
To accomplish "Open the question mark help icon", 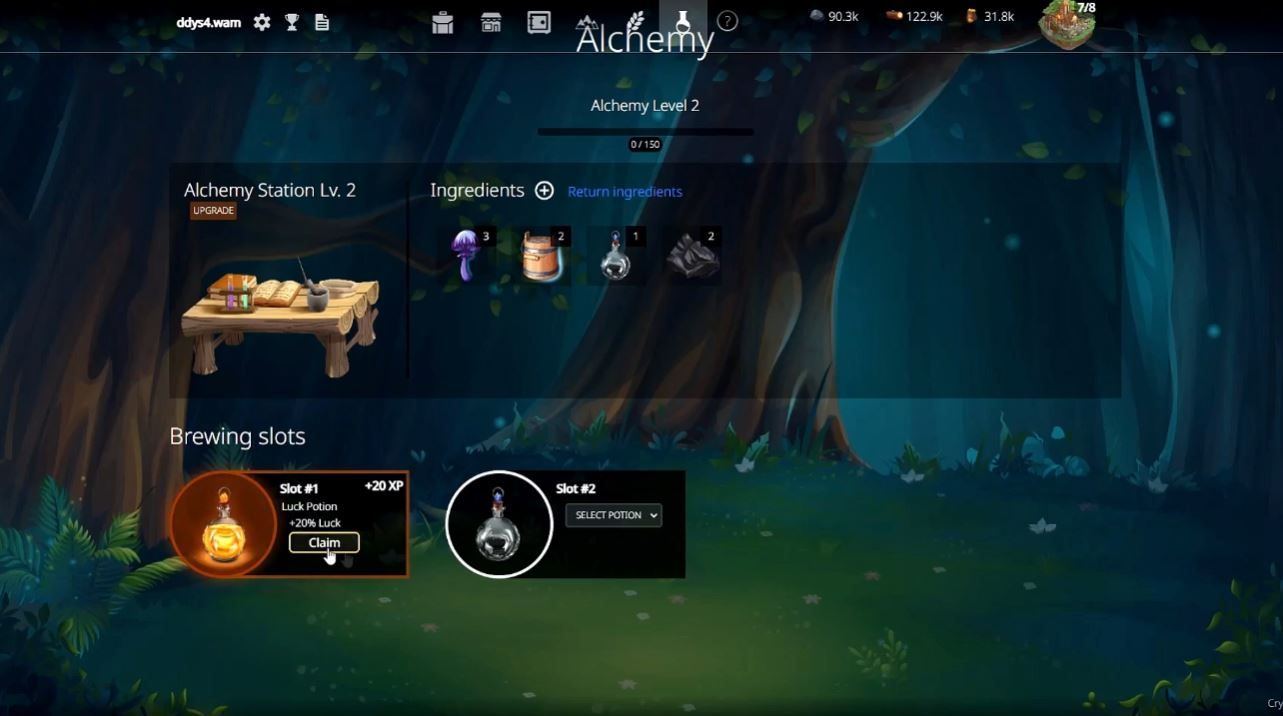I will (727, 21).
